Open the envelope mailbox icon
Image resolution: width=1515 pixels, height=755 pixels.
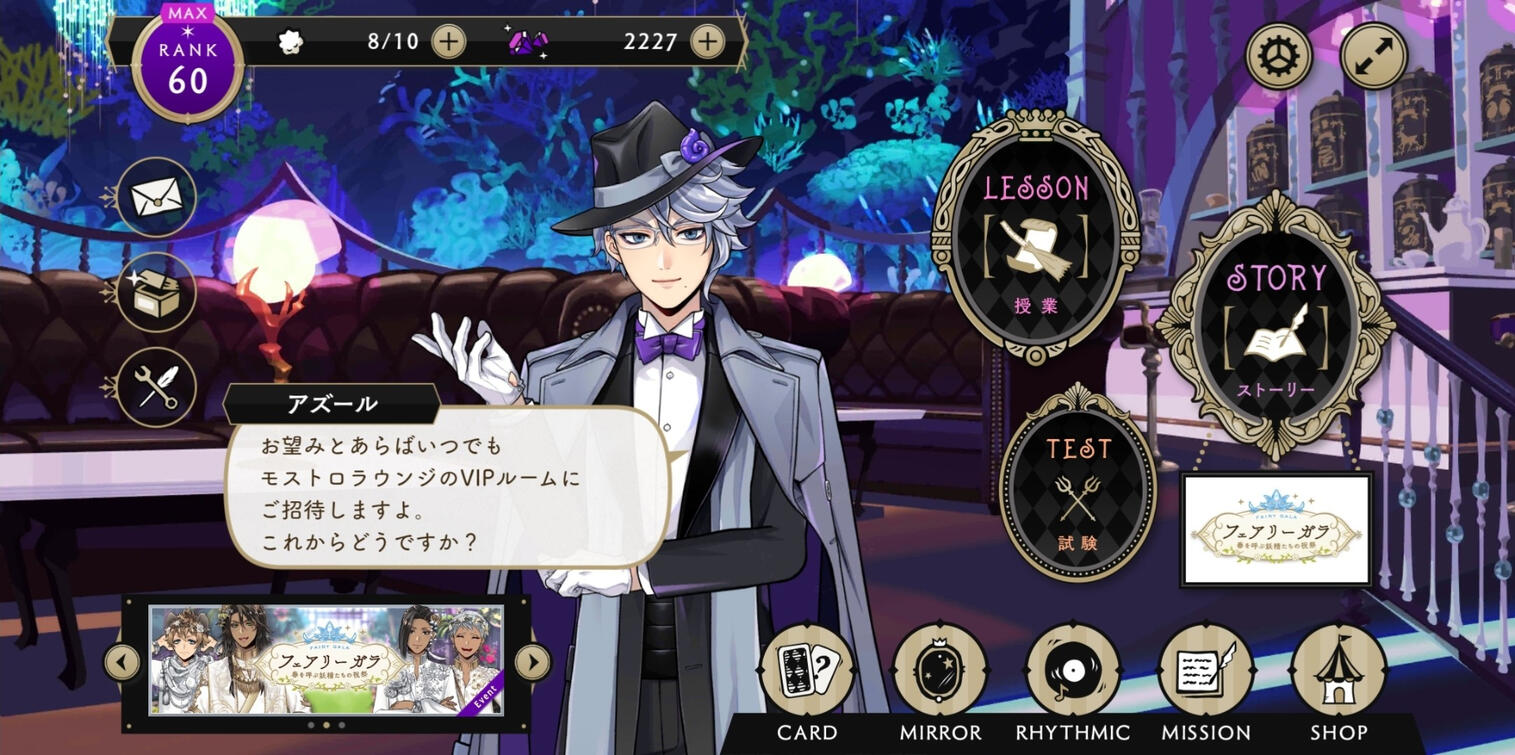tap(156, 197)
